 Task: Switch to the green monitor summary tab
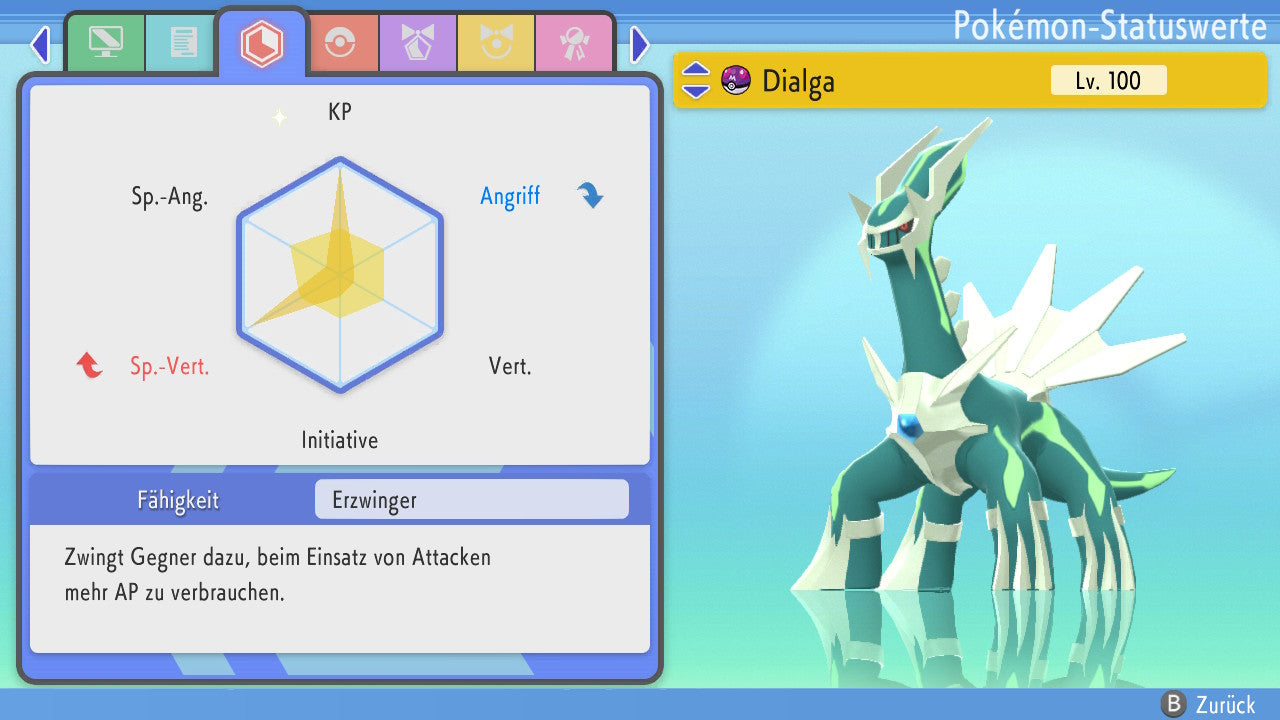tap(105, 42)
